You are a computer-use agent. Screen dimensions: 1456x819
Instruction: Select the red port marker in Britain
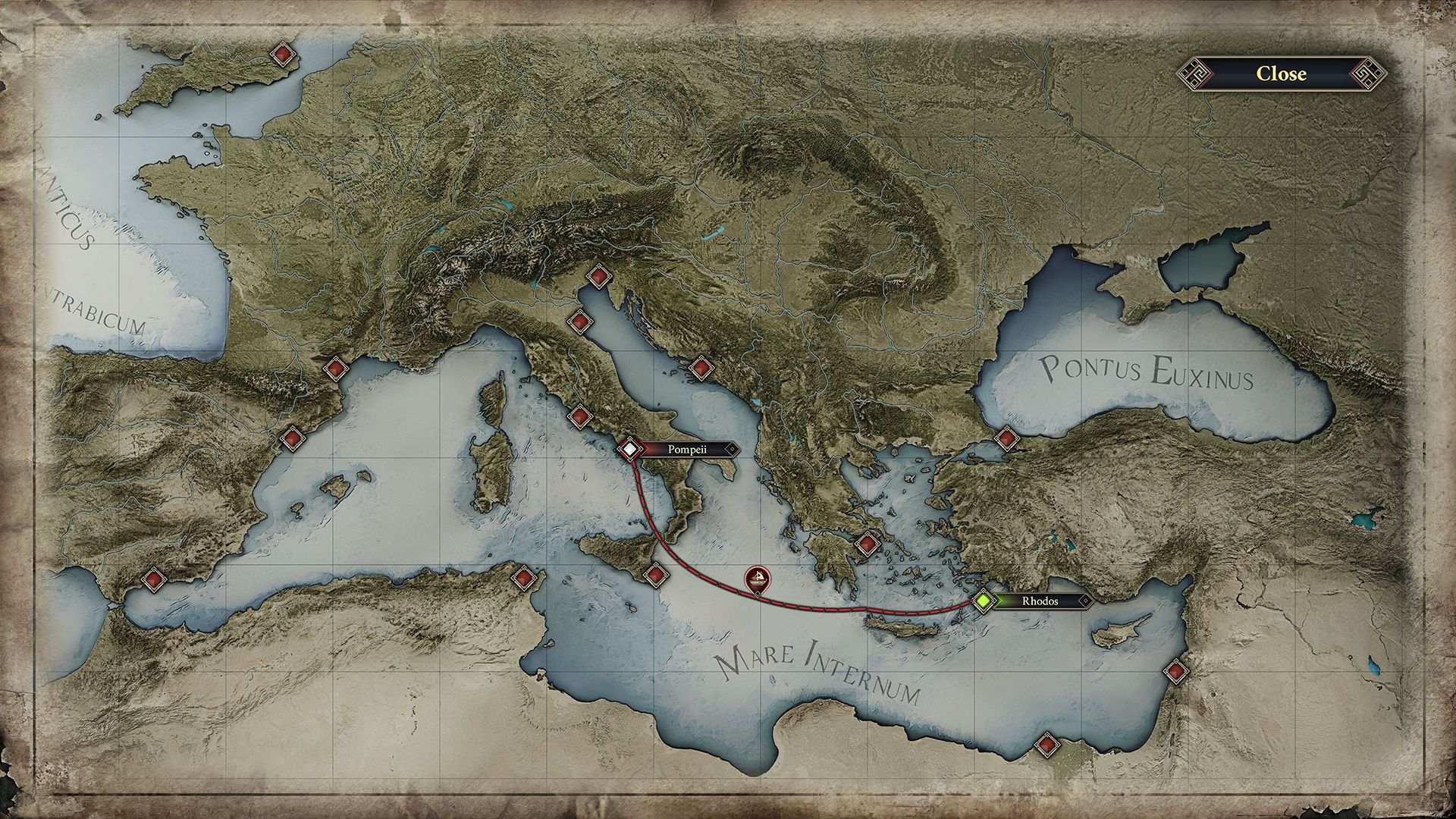click(283, 55)
